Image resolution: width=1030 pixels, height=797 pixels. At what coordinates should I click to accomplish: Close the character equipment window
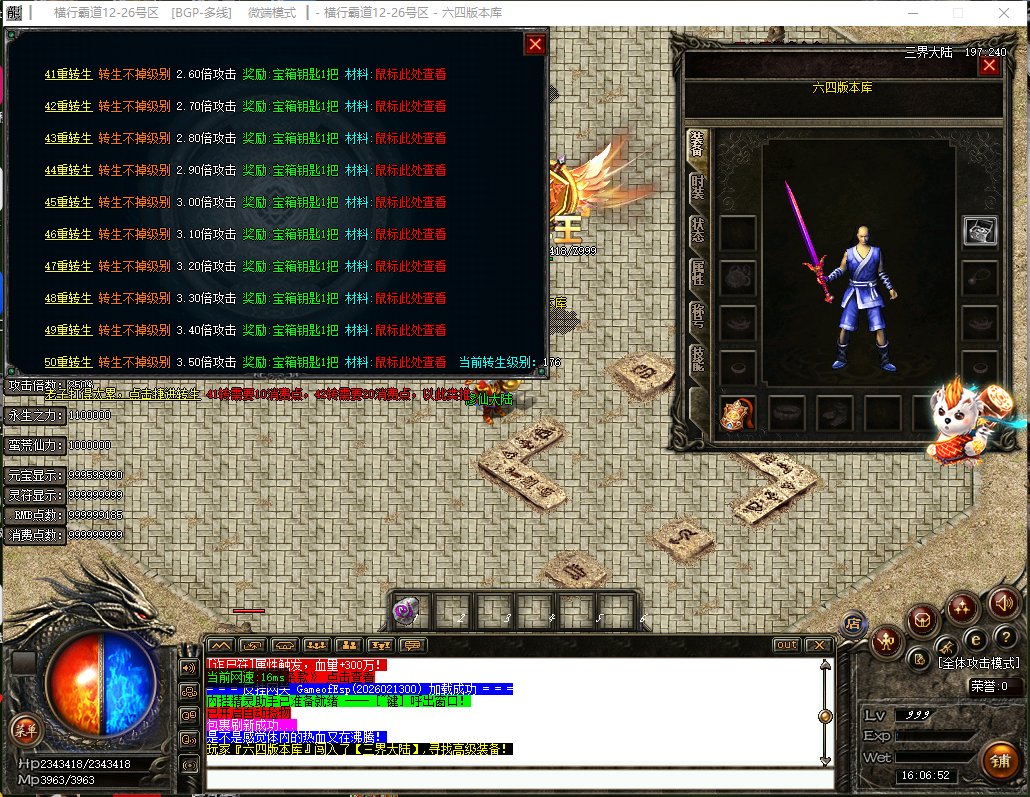[x=989, y=66]
